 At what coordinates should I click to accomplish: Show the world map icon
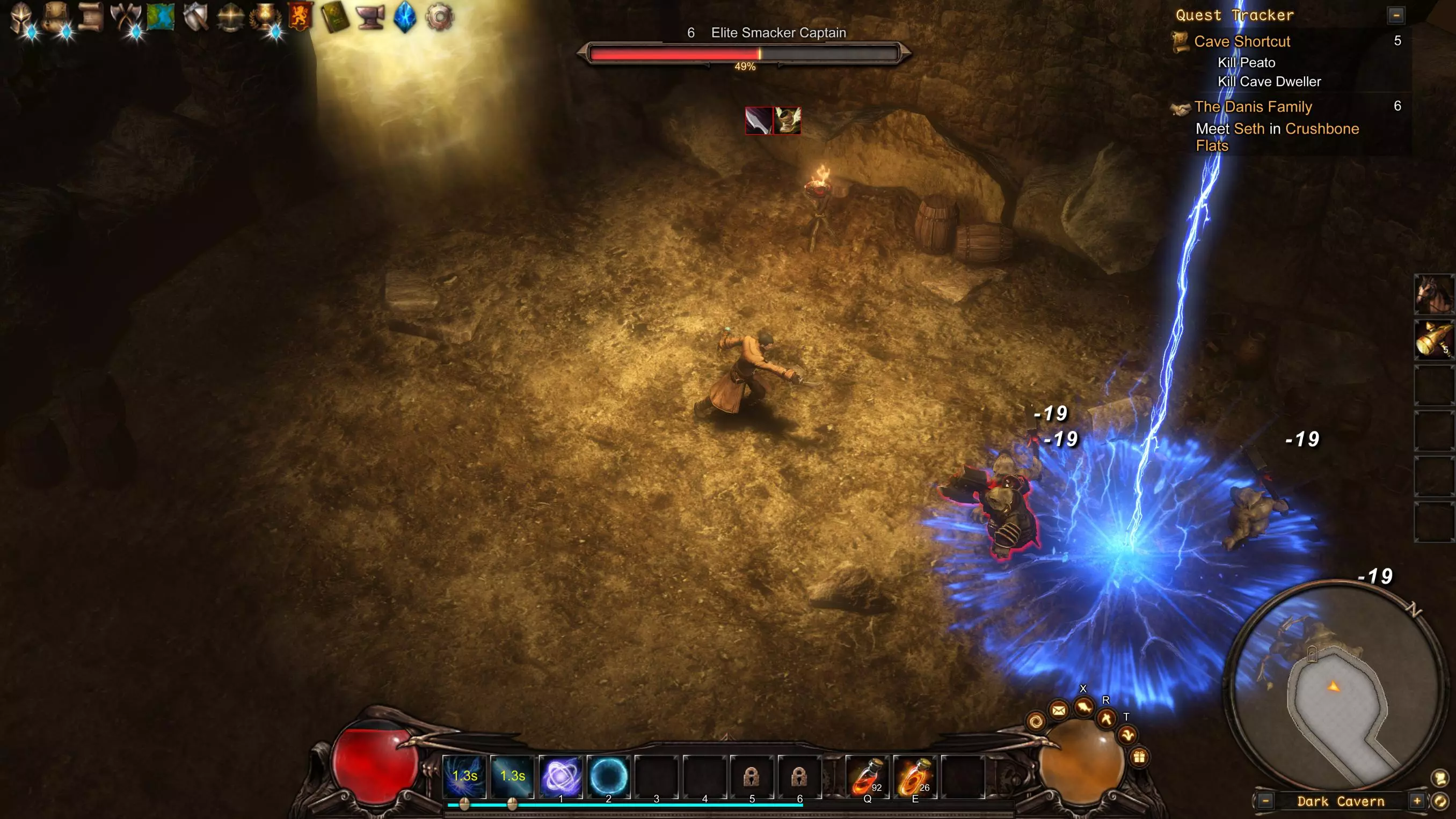[161, 17]
